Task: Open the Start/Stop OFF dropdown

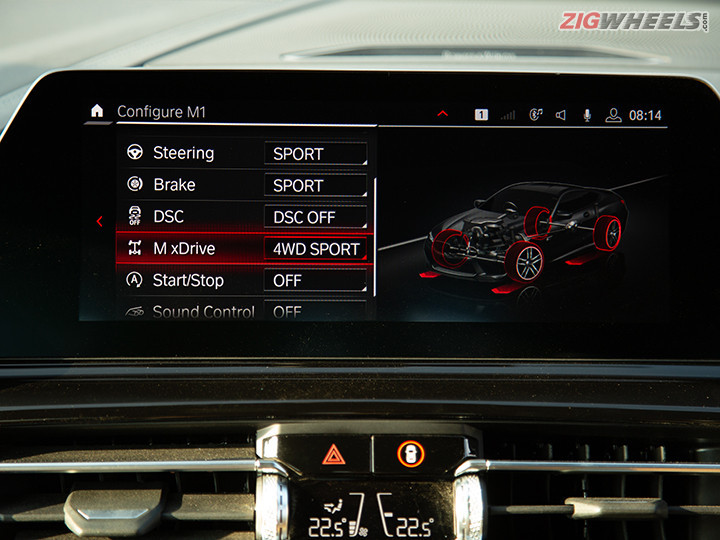Action: [315, 281]
